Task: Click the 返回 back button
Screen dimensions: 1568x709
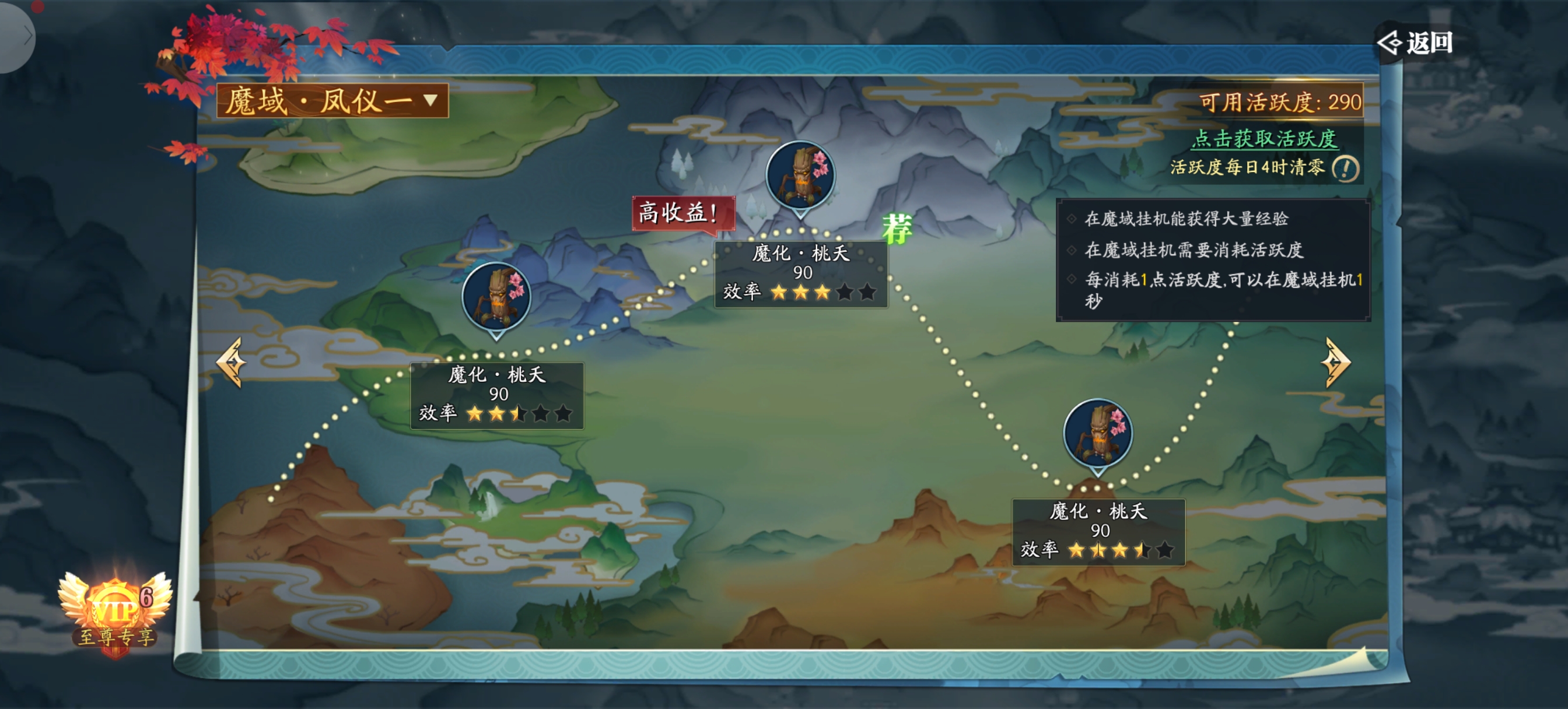Action: [x=1415, y=43]
